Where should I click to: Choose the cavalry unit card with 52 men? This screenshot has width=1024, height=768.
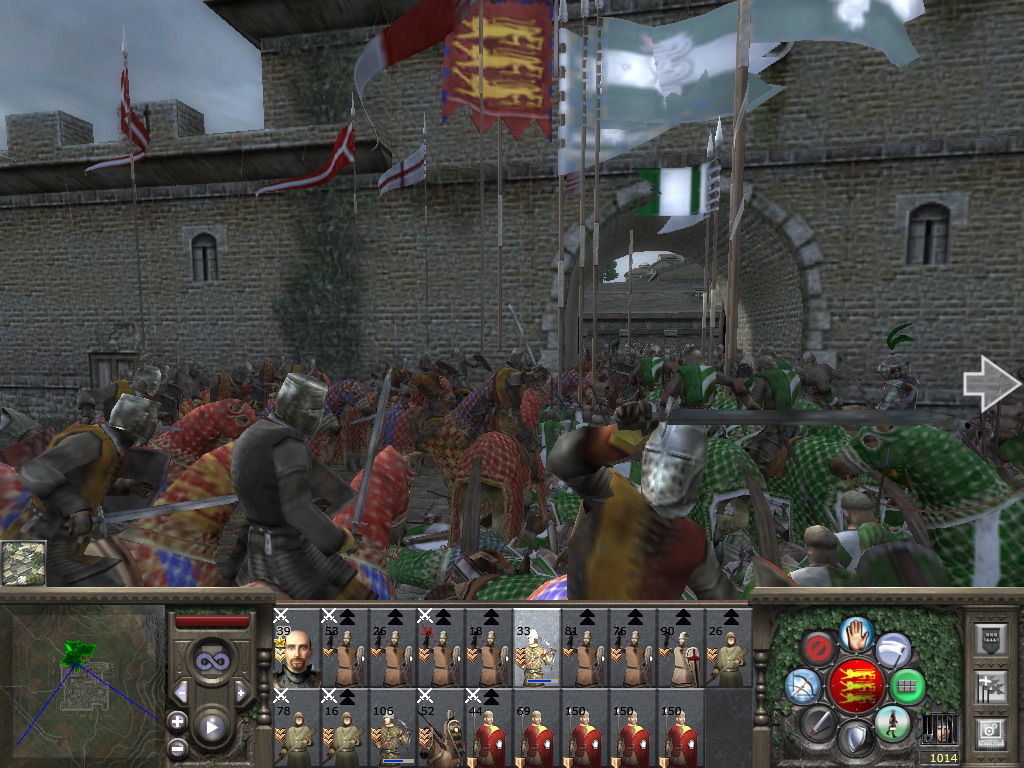[440, 728]
